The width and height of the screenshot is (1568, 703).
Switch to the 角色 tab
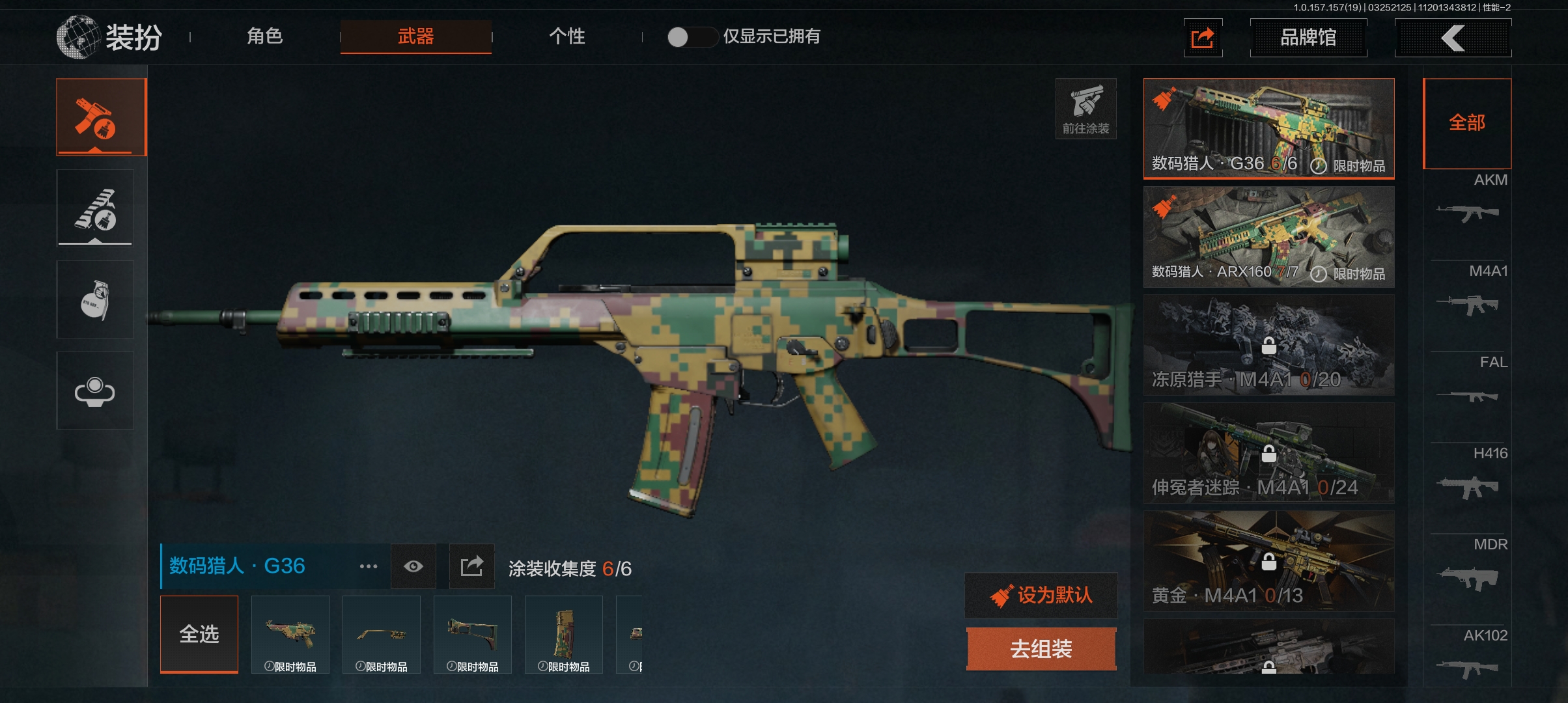click(x=264, y=36)
